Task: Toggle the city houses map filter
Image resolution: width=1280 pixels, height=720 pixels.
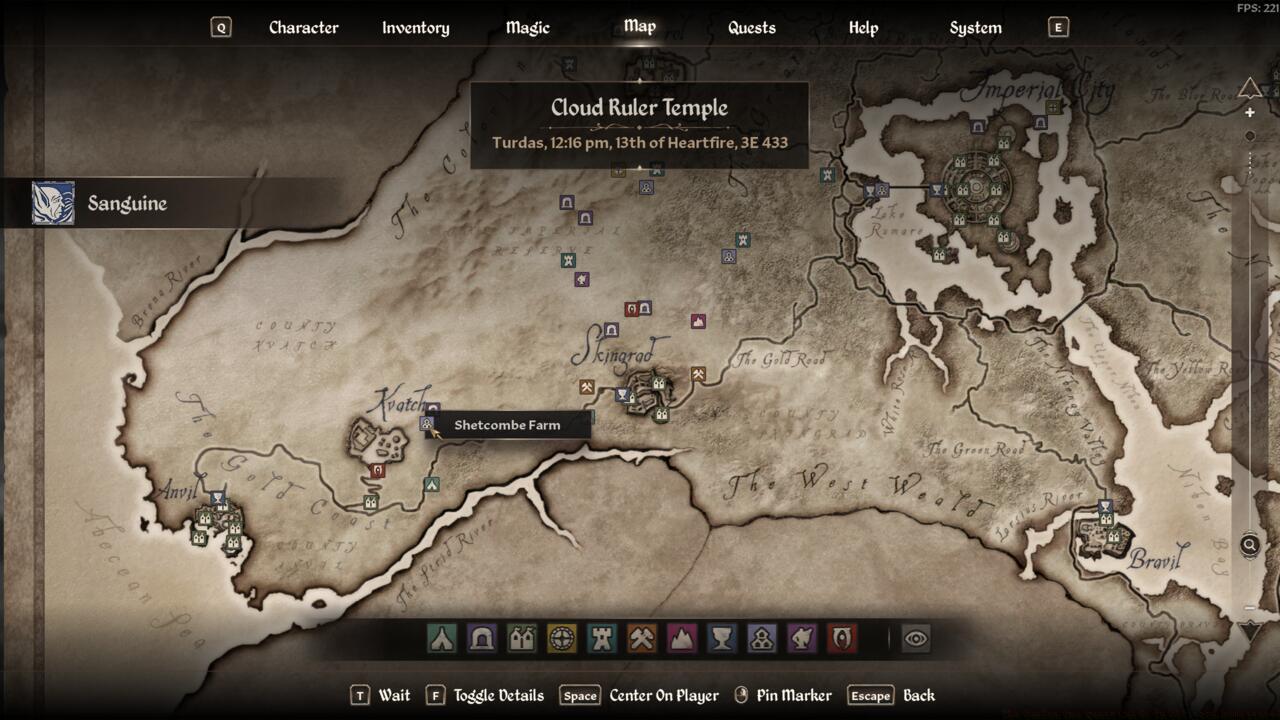Action: (522, 638)
